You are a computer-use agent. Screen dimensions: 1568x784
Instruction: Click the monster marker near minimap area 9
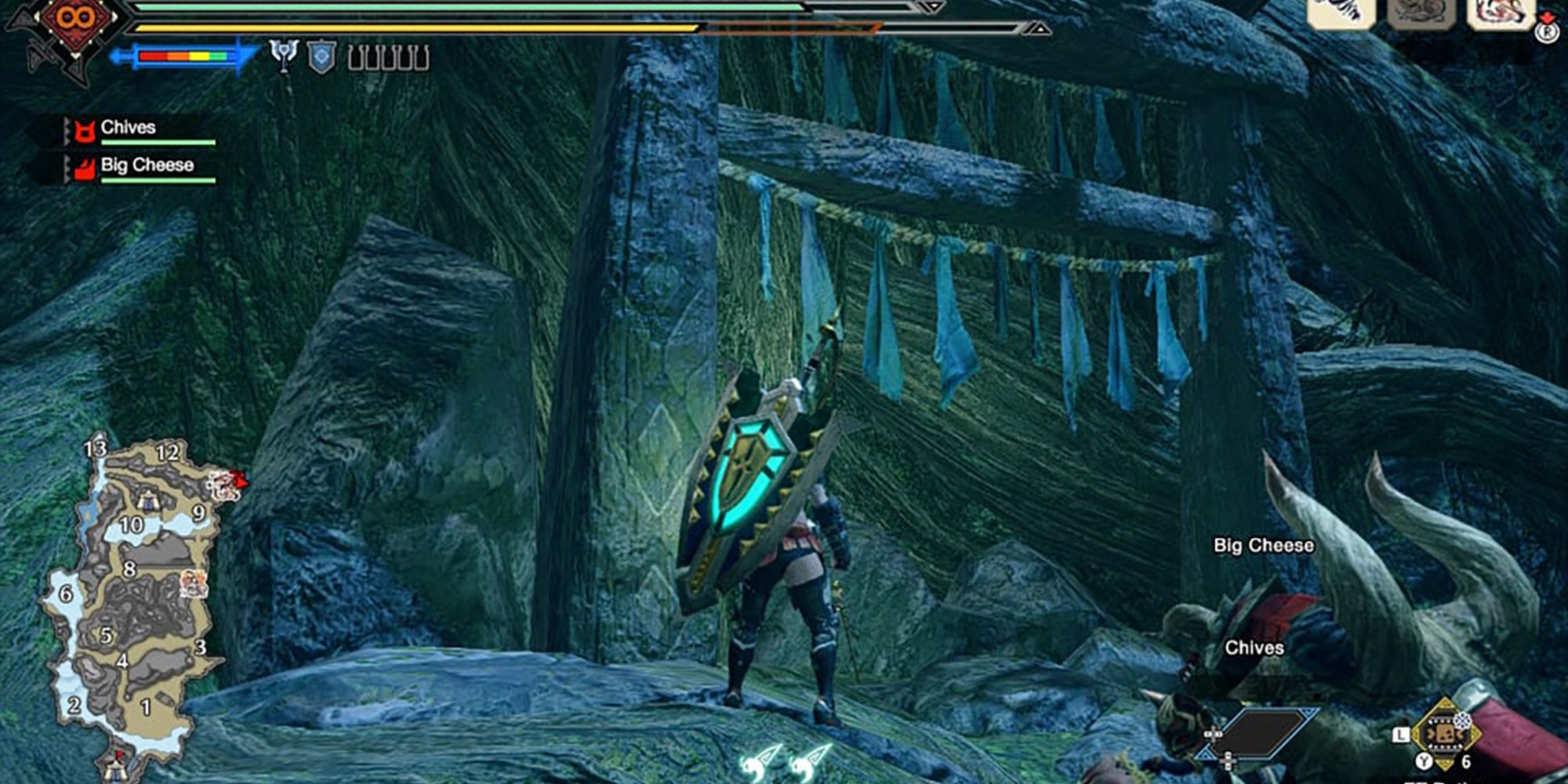[228, 485]
